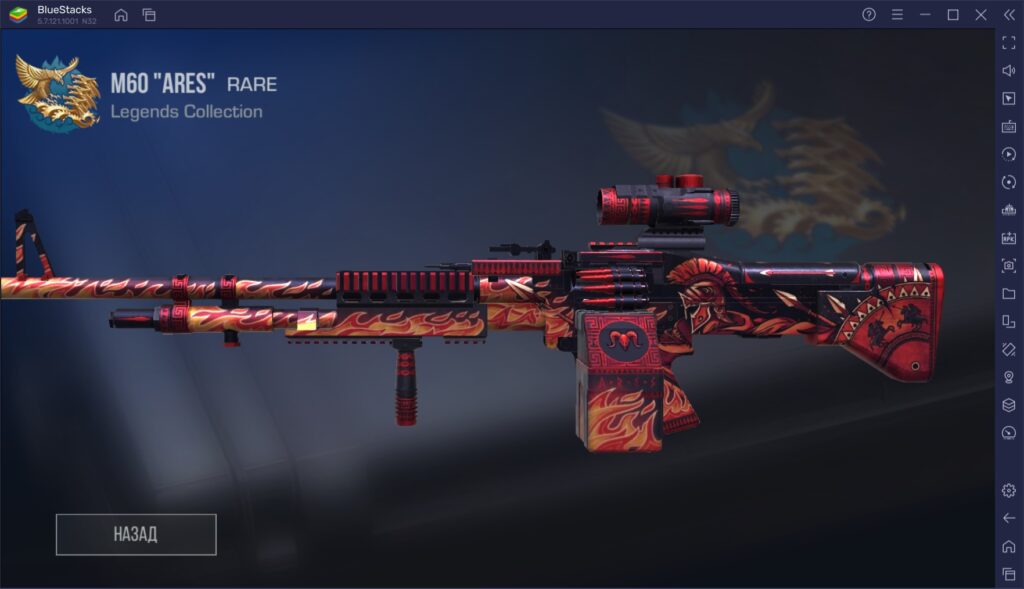Click the НАЗАД back button
This screenshot has width=1024, height=589.
[x=136, y=534]
